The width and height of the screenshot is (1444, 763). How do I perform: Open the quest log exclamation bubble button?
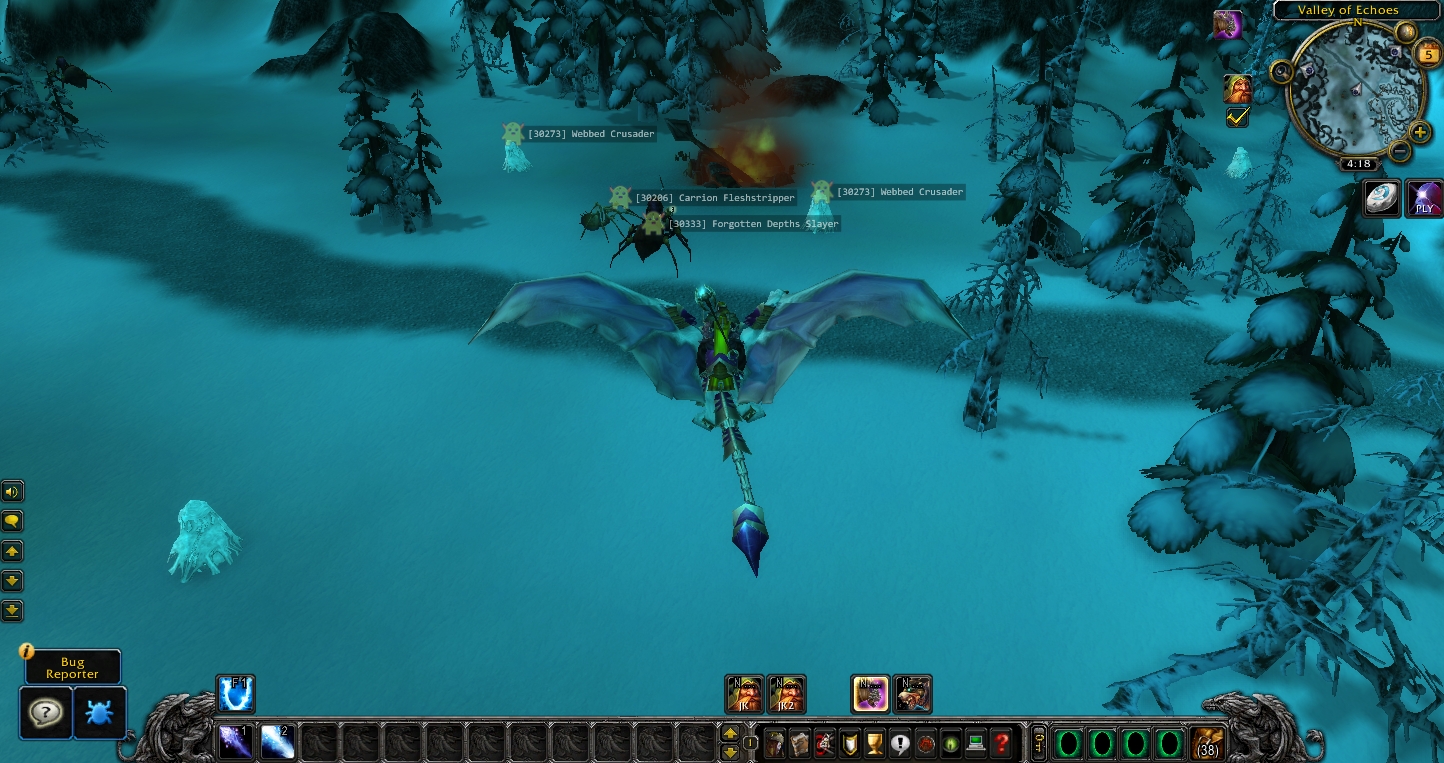(900, 744)
